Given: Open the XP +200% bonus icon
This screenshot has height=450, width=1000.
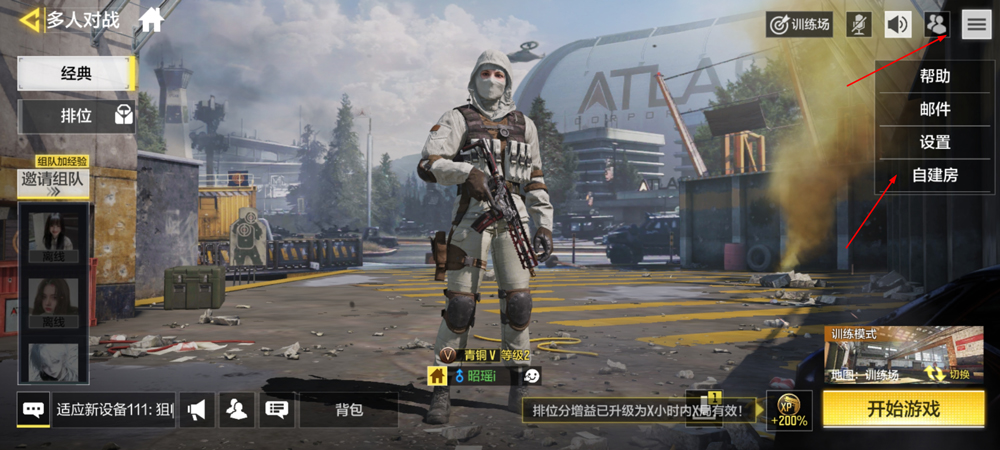Looking at the screenshot, I should pyautogui.click(x=788, y=408).
